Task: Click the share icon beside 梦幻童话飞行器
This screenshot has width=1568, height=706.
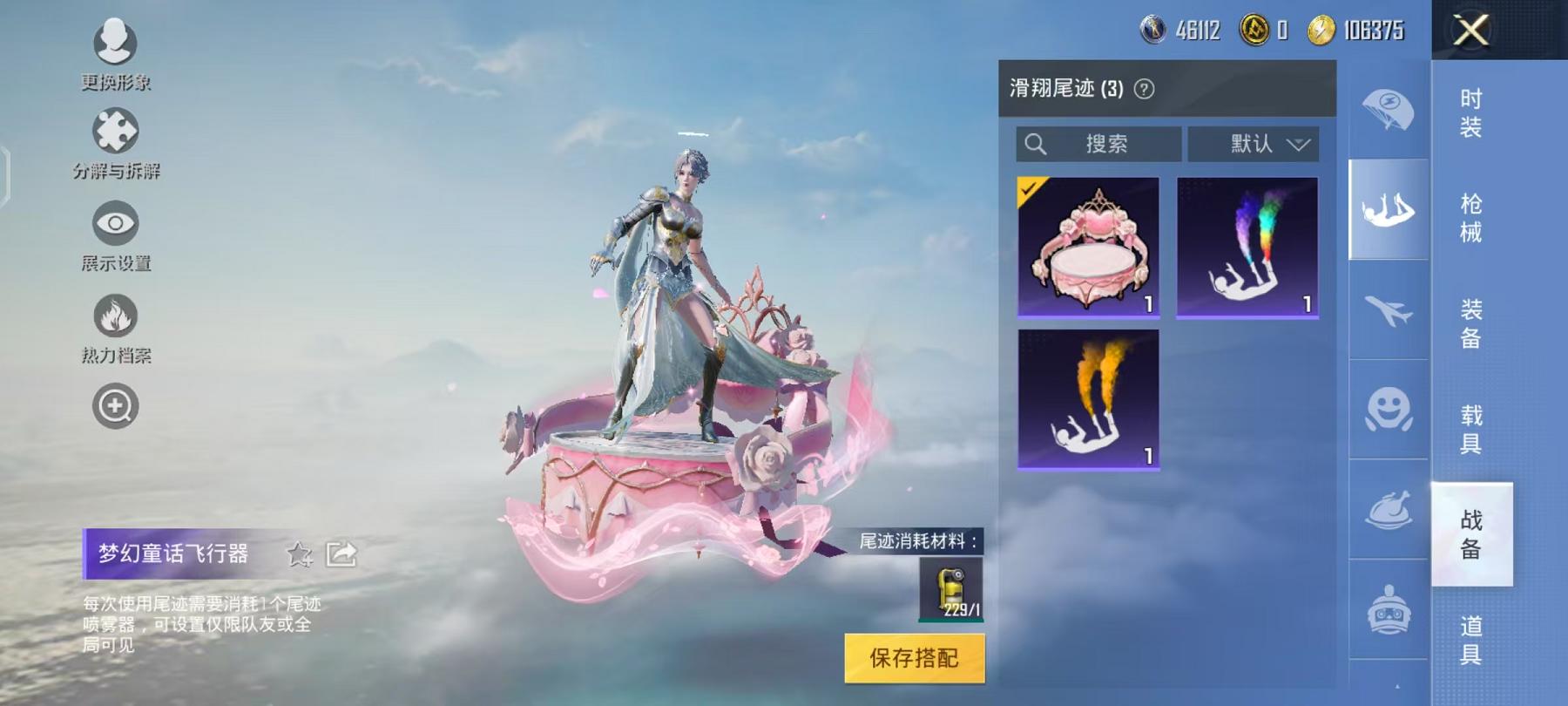Action: pos(341,554)
